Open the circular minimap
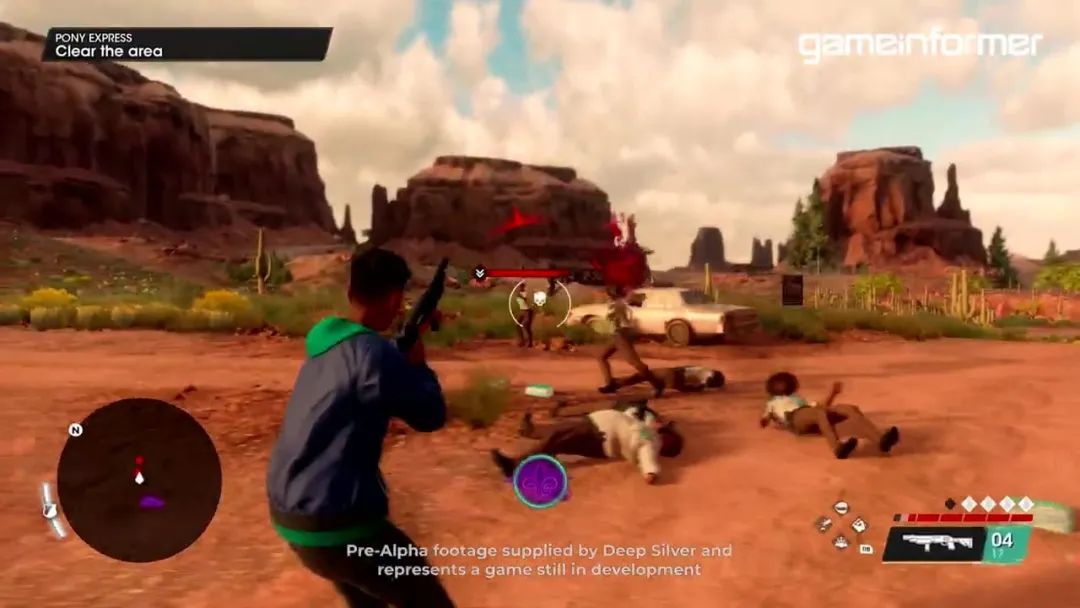 (x=138, y=479)
